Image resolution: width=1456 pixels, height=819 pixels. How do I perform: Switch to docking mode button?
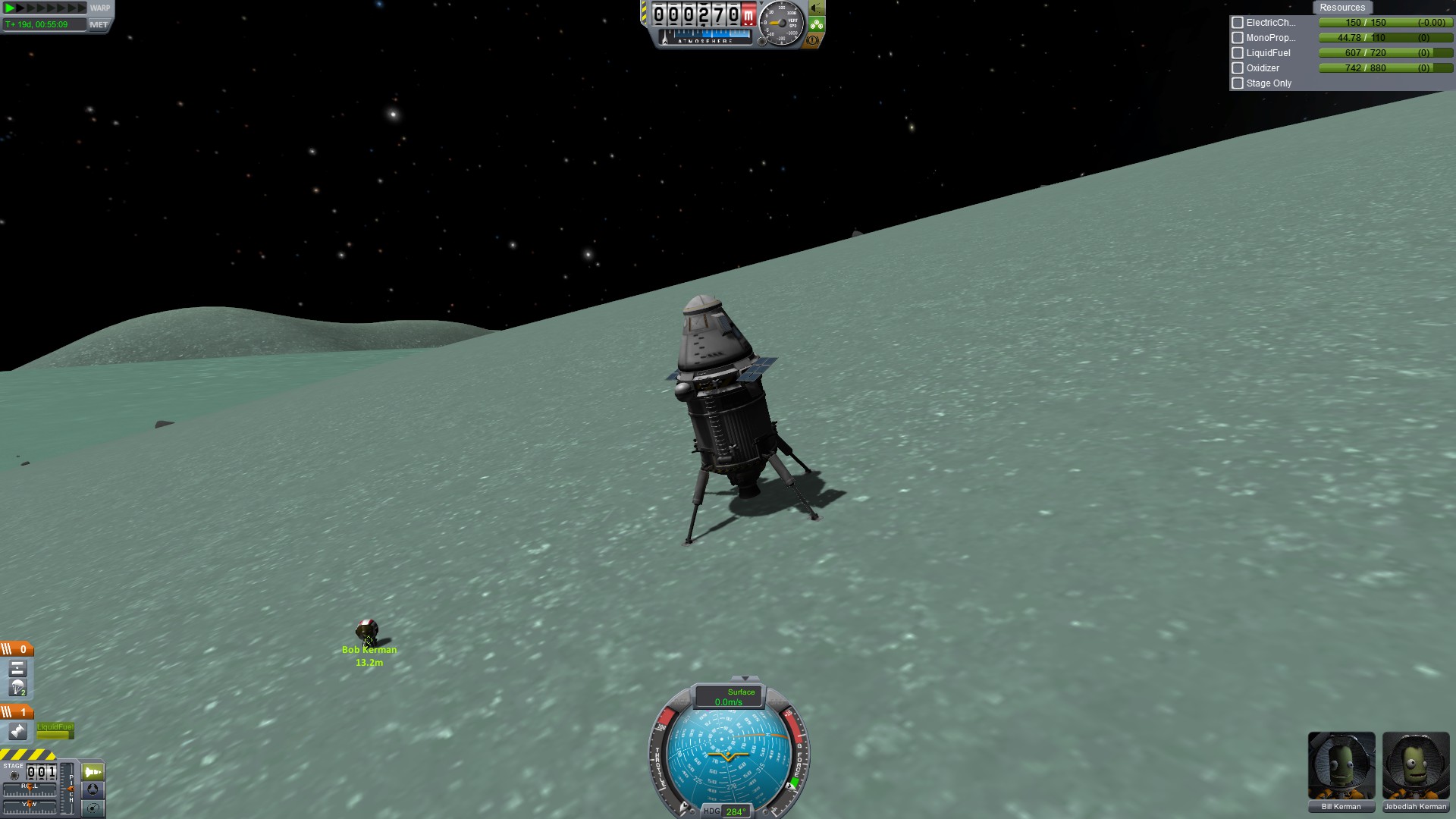tap(93, 790)
